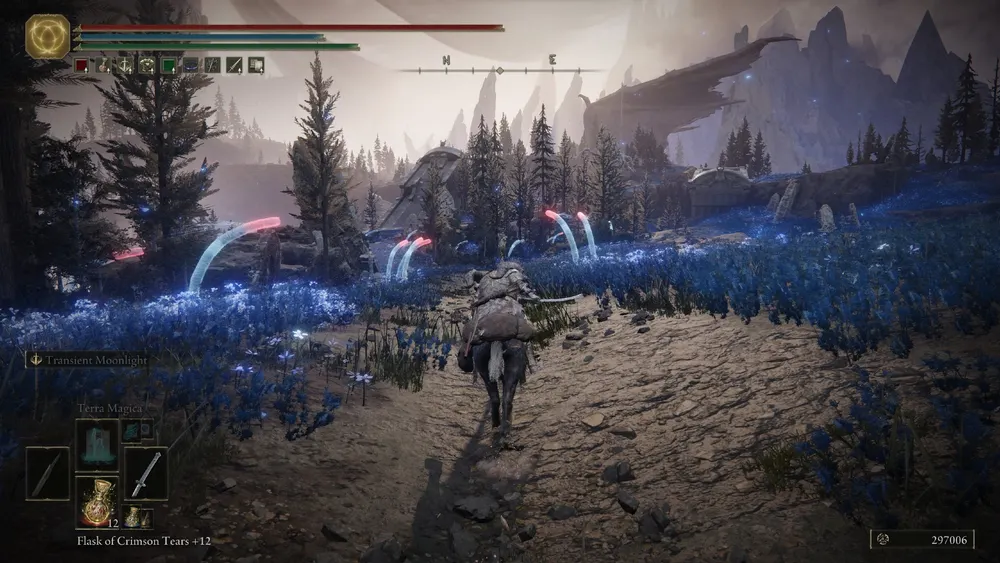Select the left-hand staff weapon slot
The height and width of the screenshot is (563, 1000).
47,473
